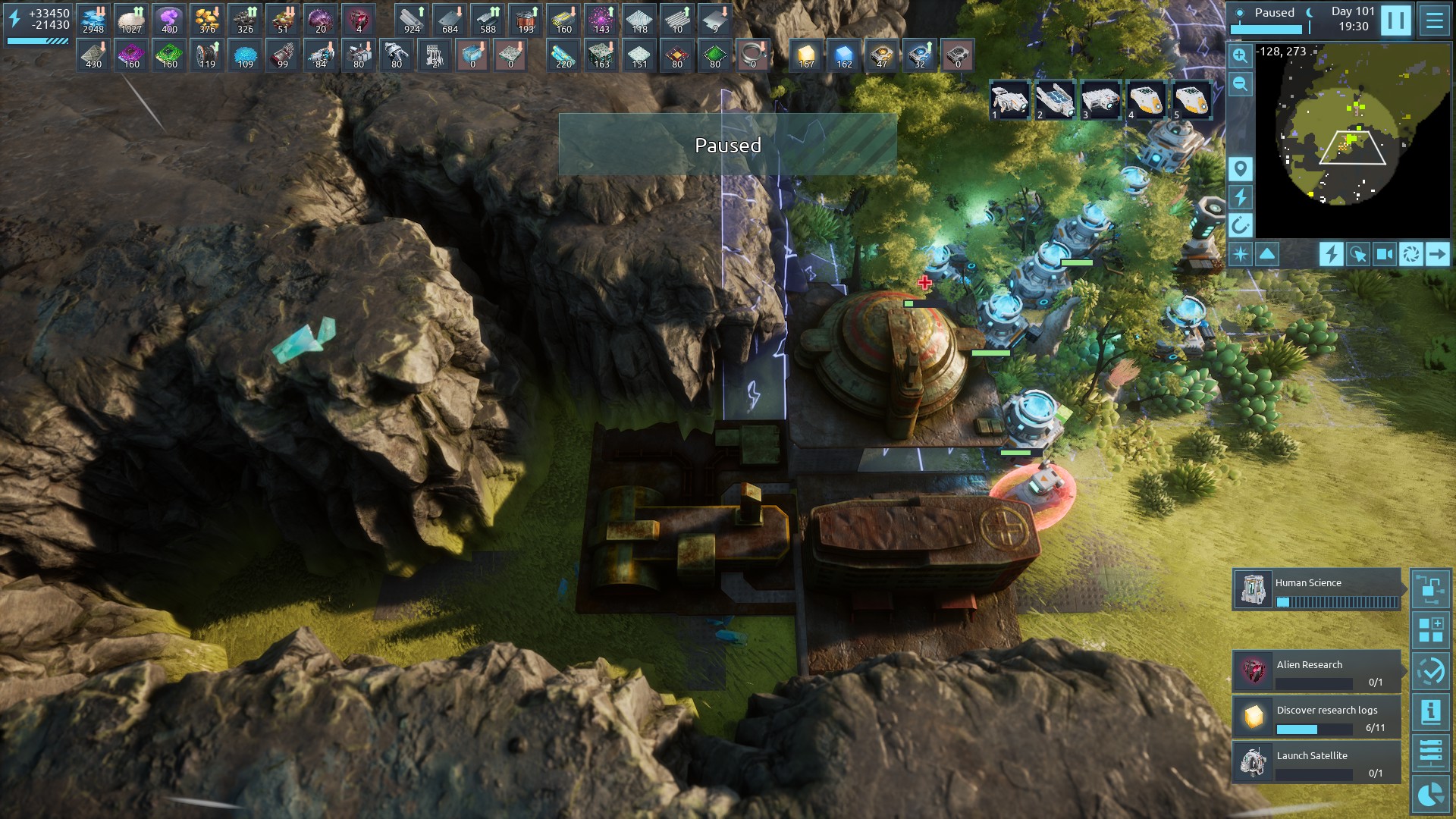Toggle the magnet button beside the minimap
1456x819 pixels.
(x=1240, y=225)
